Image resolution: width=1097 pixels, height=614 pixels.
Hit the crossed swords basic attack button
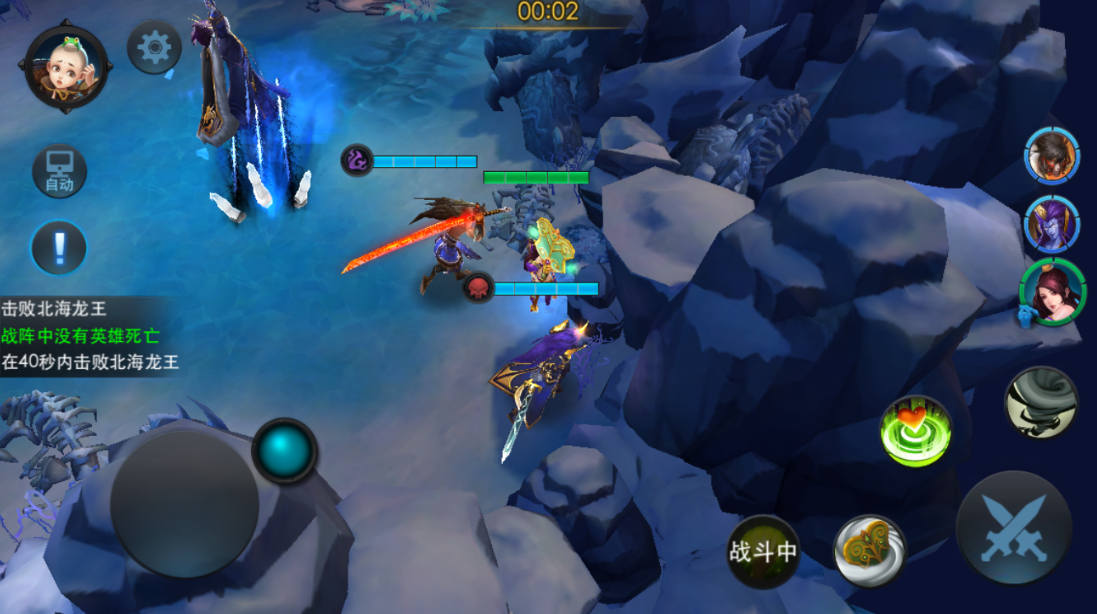click(x=1013, y=528)
